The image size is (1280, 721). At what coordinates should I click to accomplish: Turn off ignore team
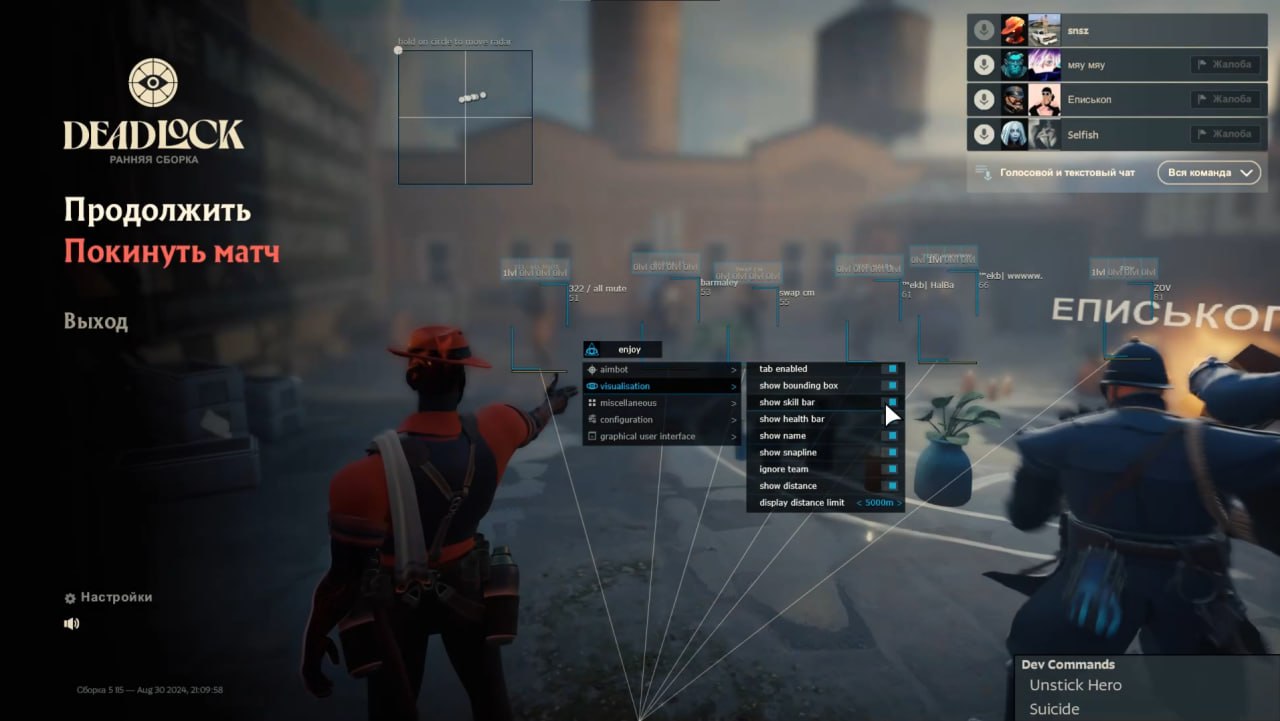[x=890, y=469]
